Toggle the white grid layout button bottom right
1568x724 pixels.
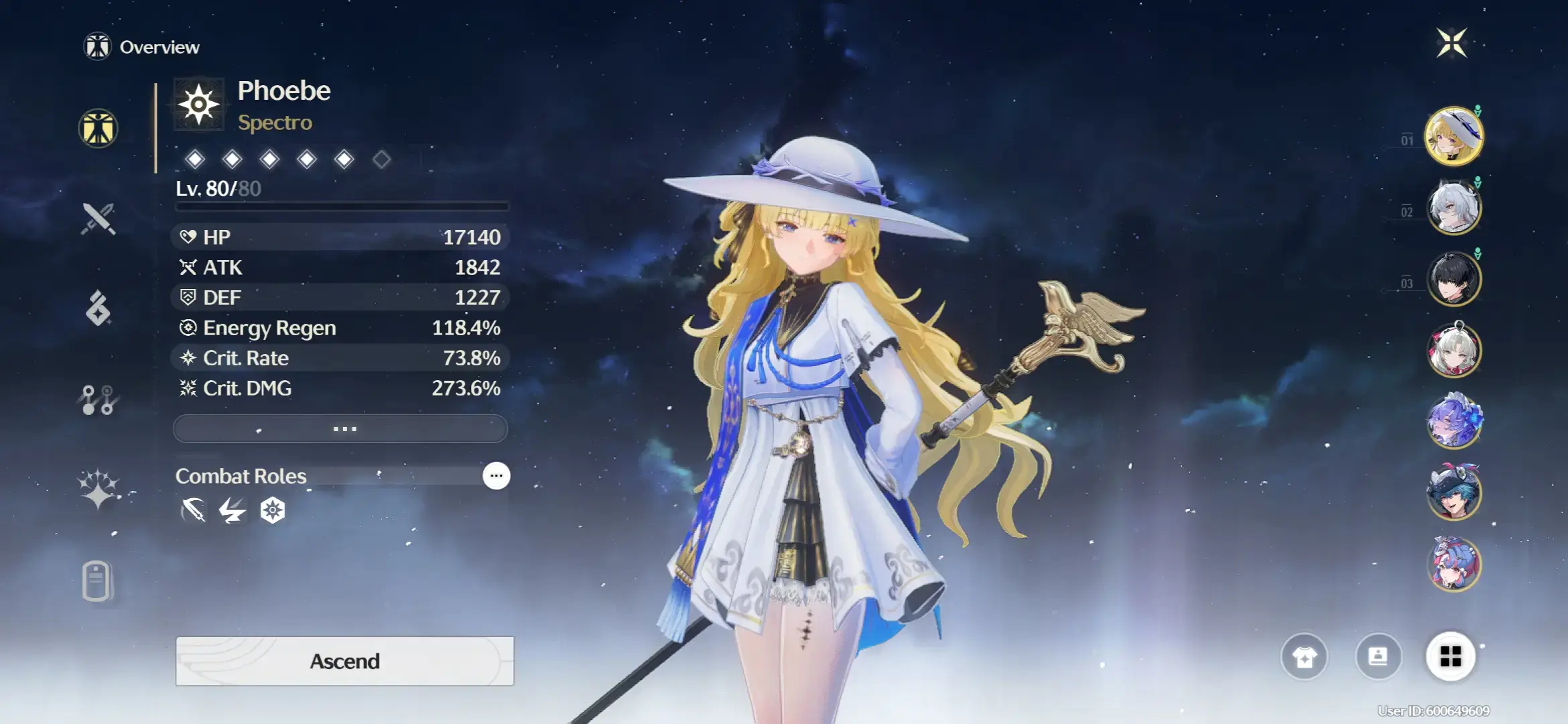pos(1451,658)
